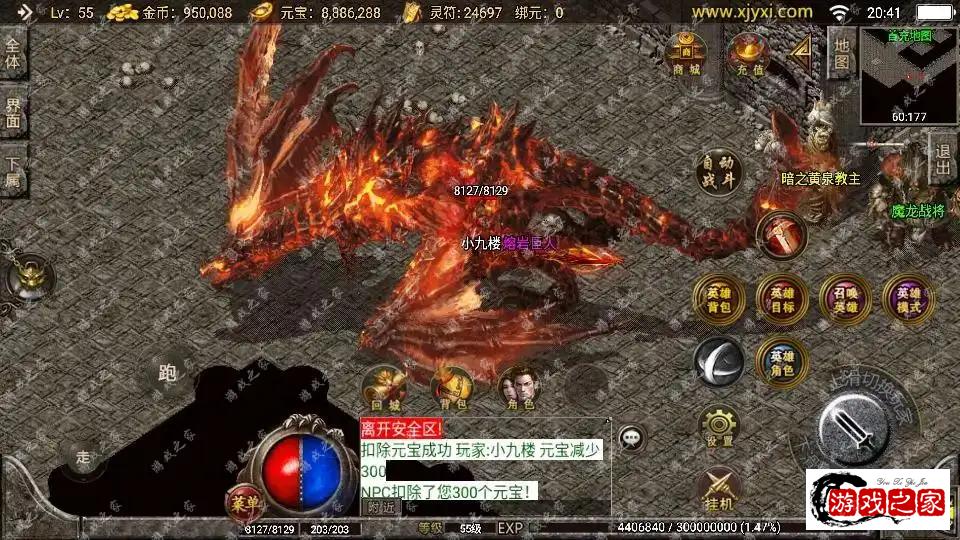Switch to the 全体 chat tab
Image resolution: width=960 pixels, height=540 pixels.
click(x=13, y=54)
